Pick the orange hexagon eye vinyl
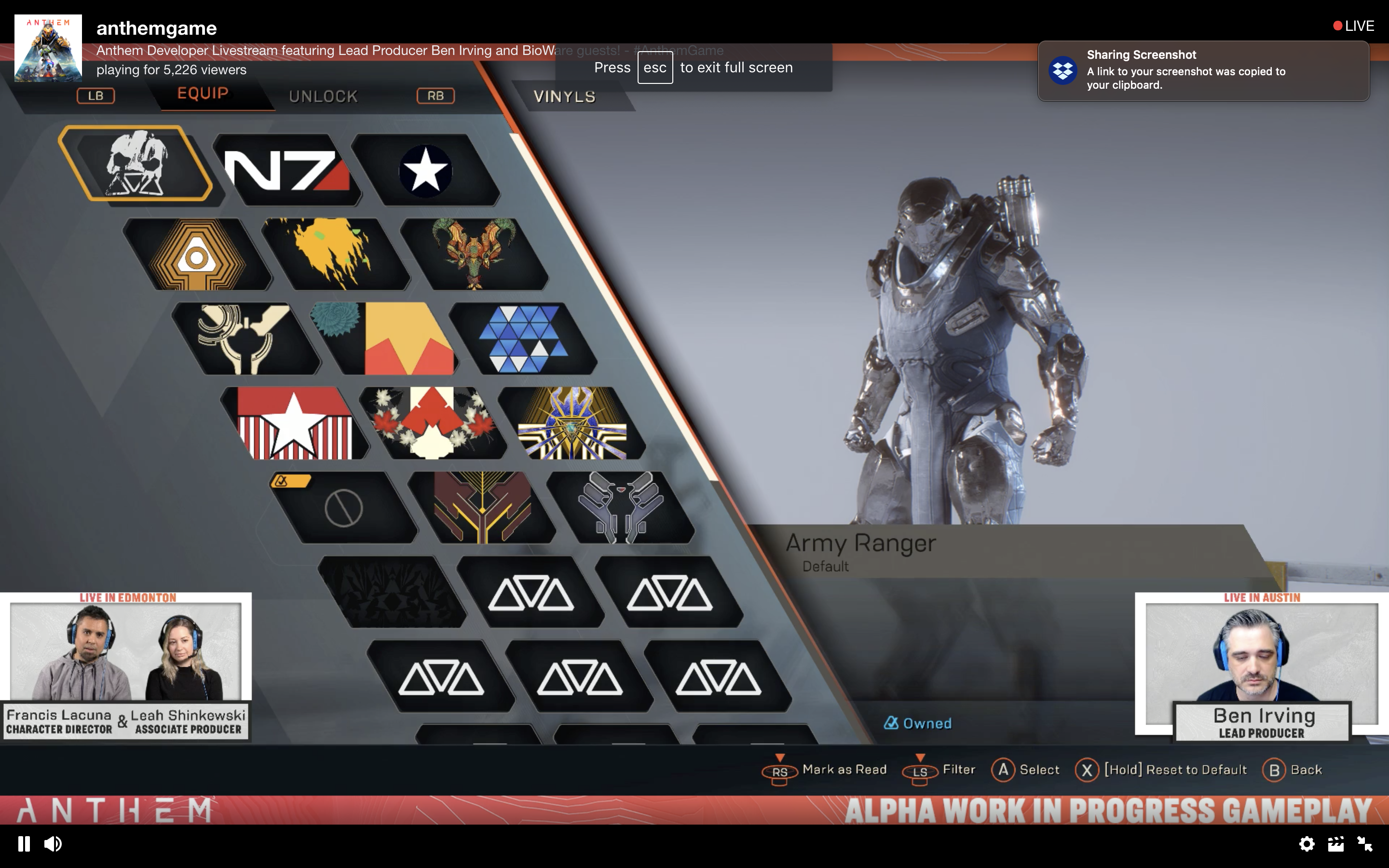This screenshot has width=1389, height=868. click(x=197, y=254)
